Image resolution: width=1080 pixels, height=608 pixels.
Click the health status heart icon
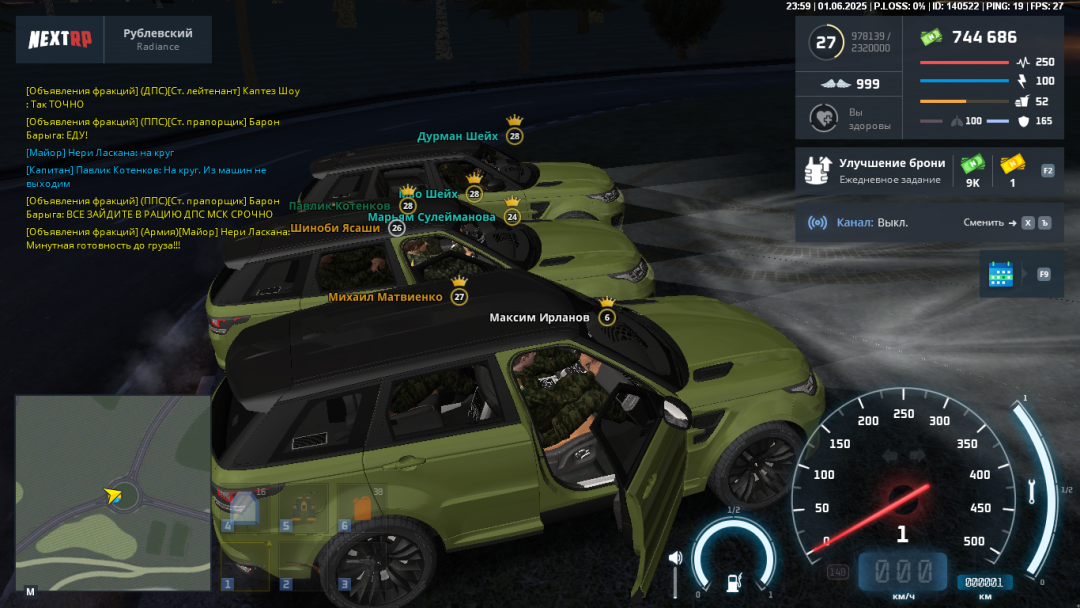(x=823, y=119)
